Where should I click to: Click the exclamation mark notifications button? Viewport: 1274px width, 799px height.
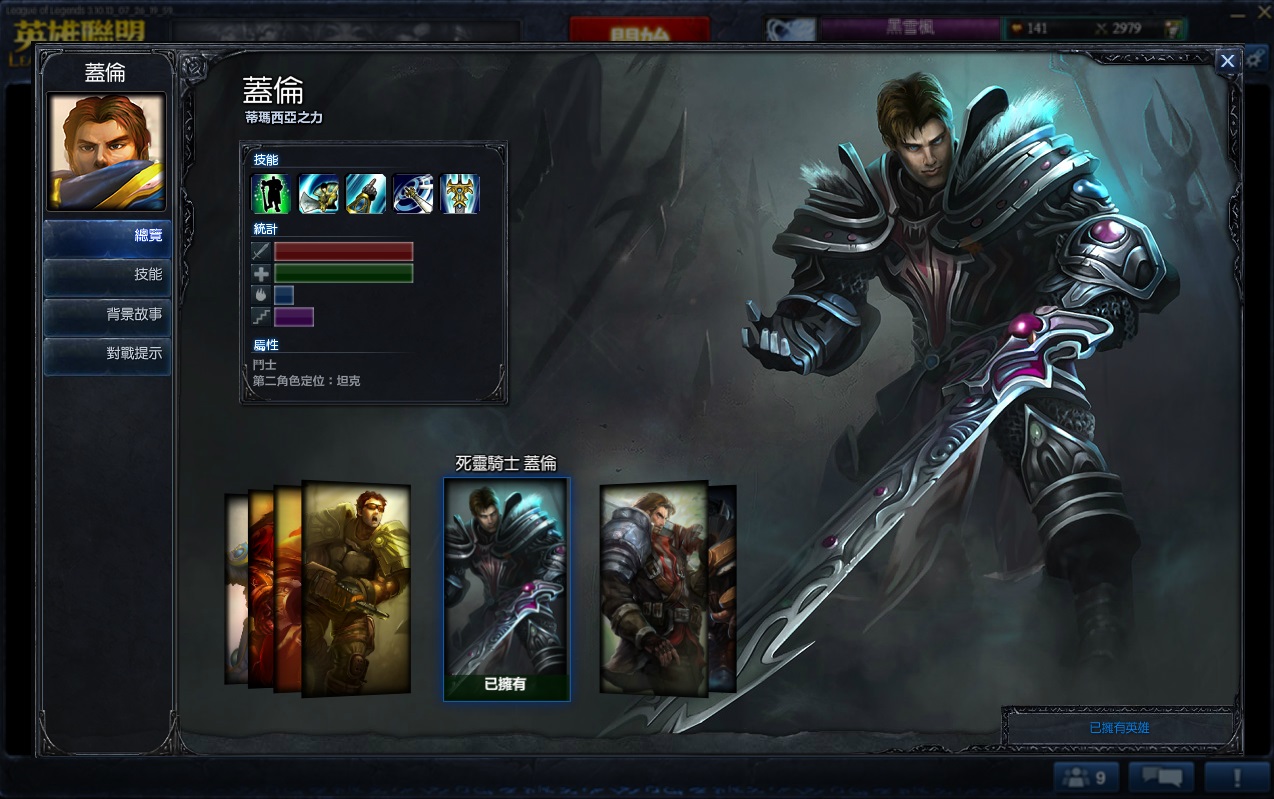pos(1237,777)
